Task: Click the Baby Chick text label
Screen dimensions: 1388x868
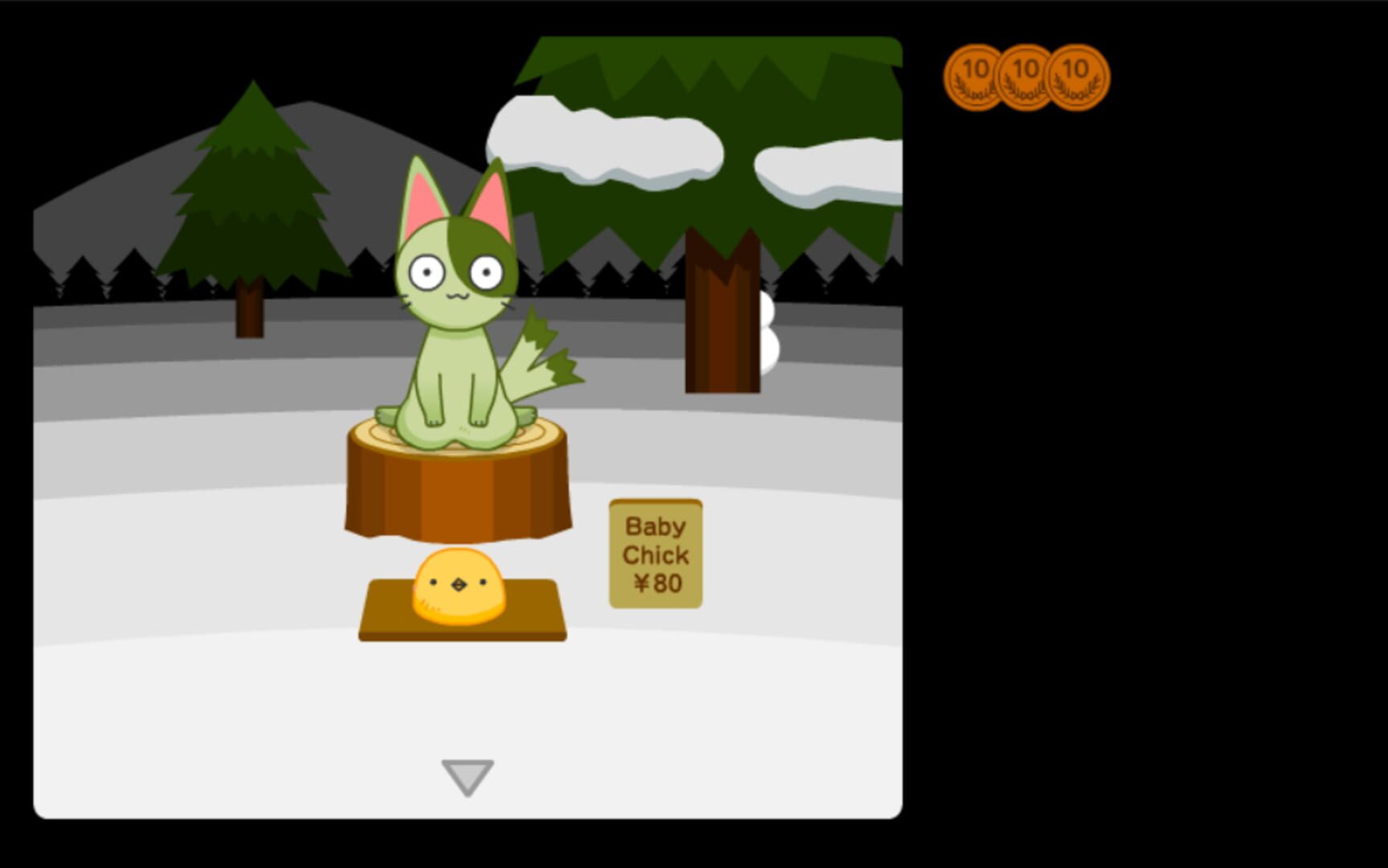Action: coord(657,540)
